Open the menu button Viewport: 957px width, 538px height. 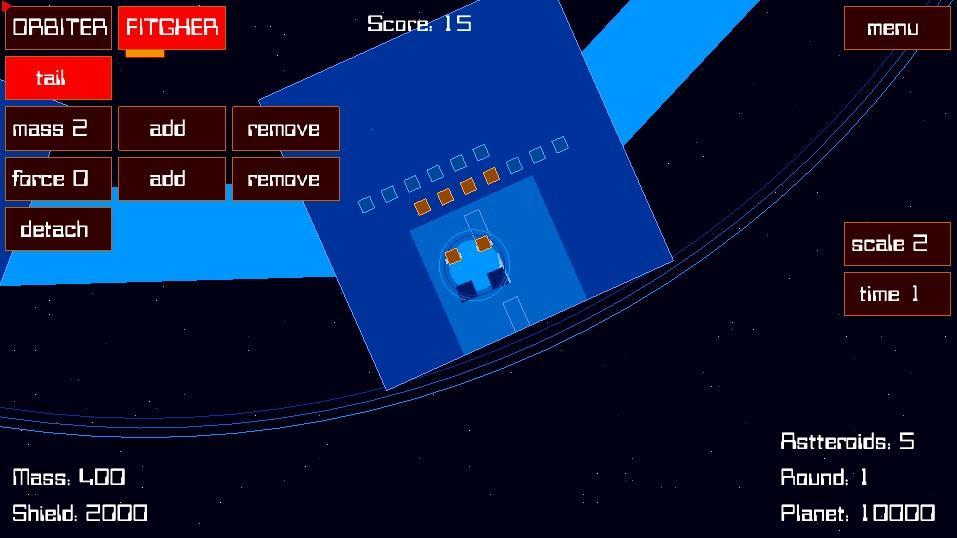(897, 28)
